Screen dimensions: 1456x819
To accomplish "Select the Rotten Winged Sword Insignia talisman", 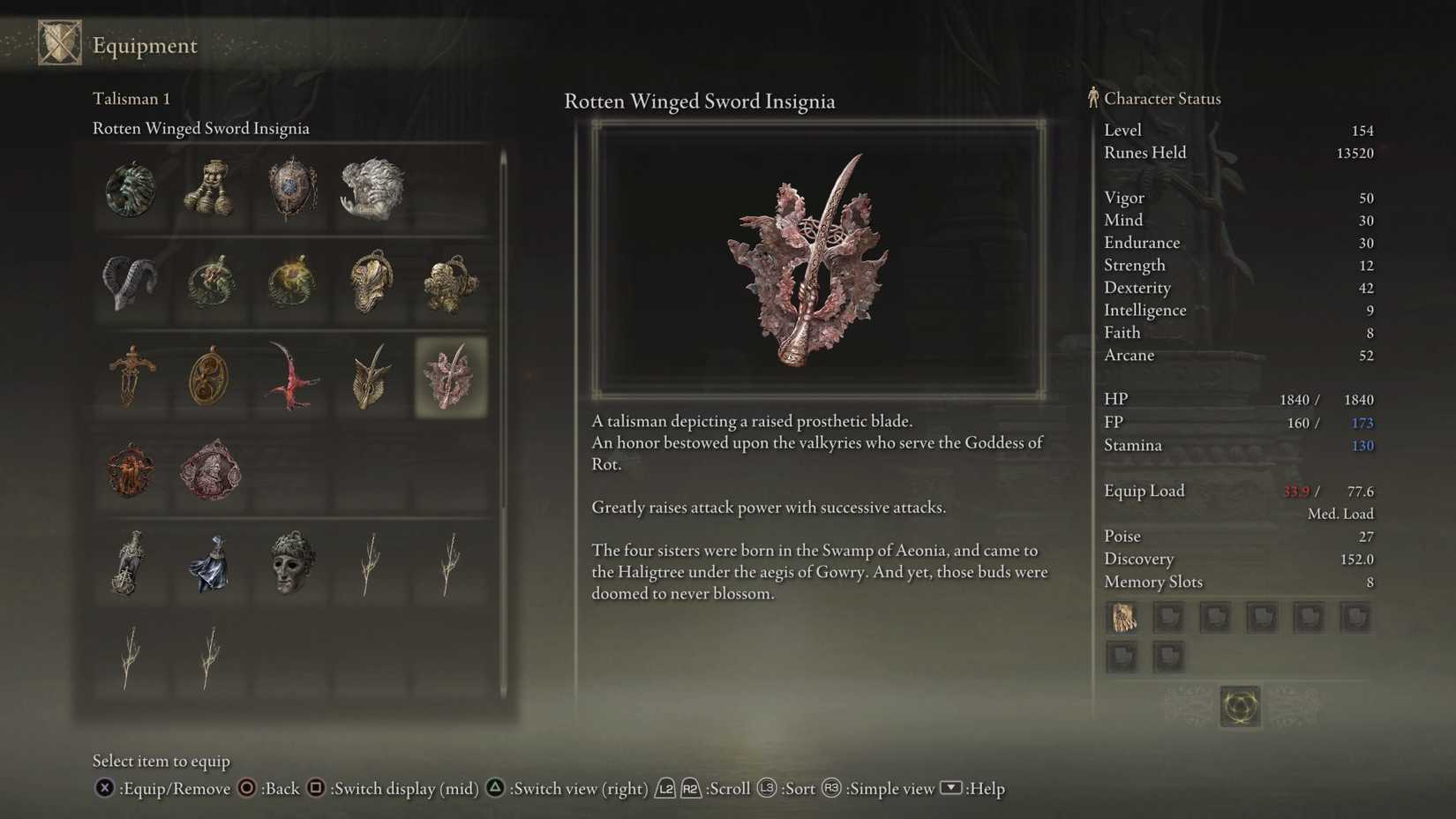I will click(450, 375).
